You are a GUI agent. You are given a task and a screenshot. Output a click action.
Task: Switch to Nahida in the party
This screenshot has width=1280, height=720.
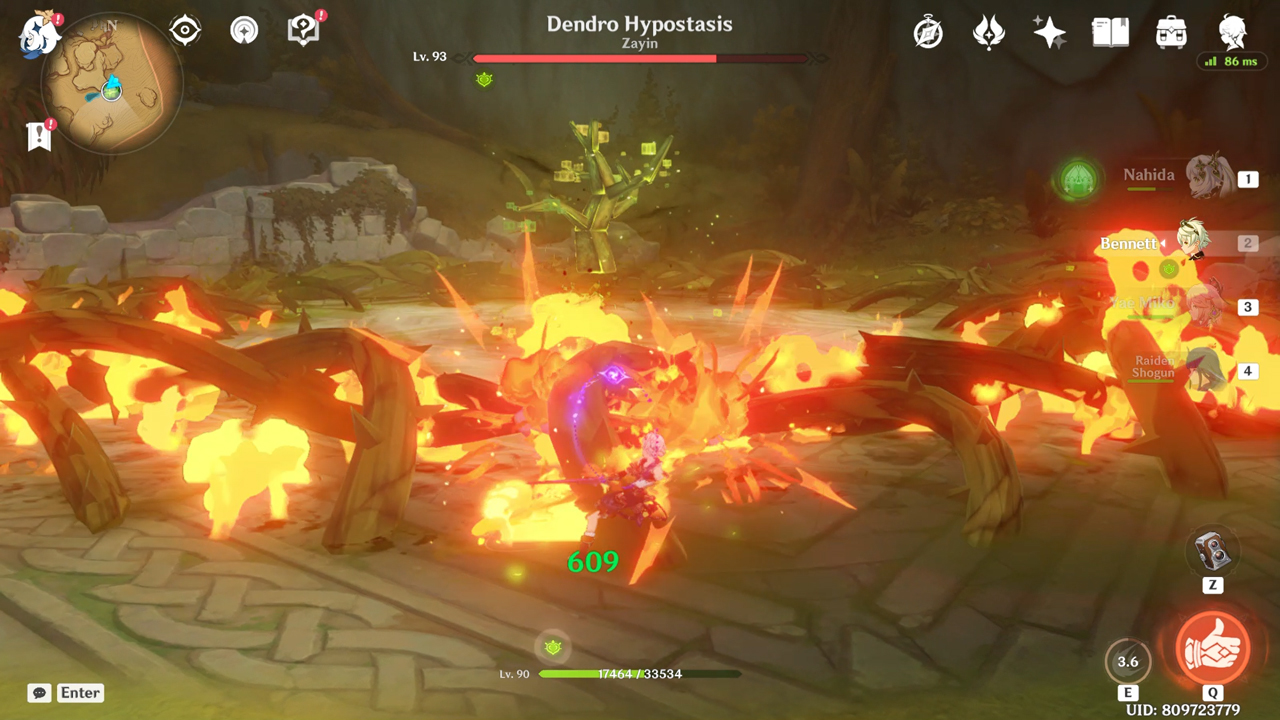(x=1208, y=178)
